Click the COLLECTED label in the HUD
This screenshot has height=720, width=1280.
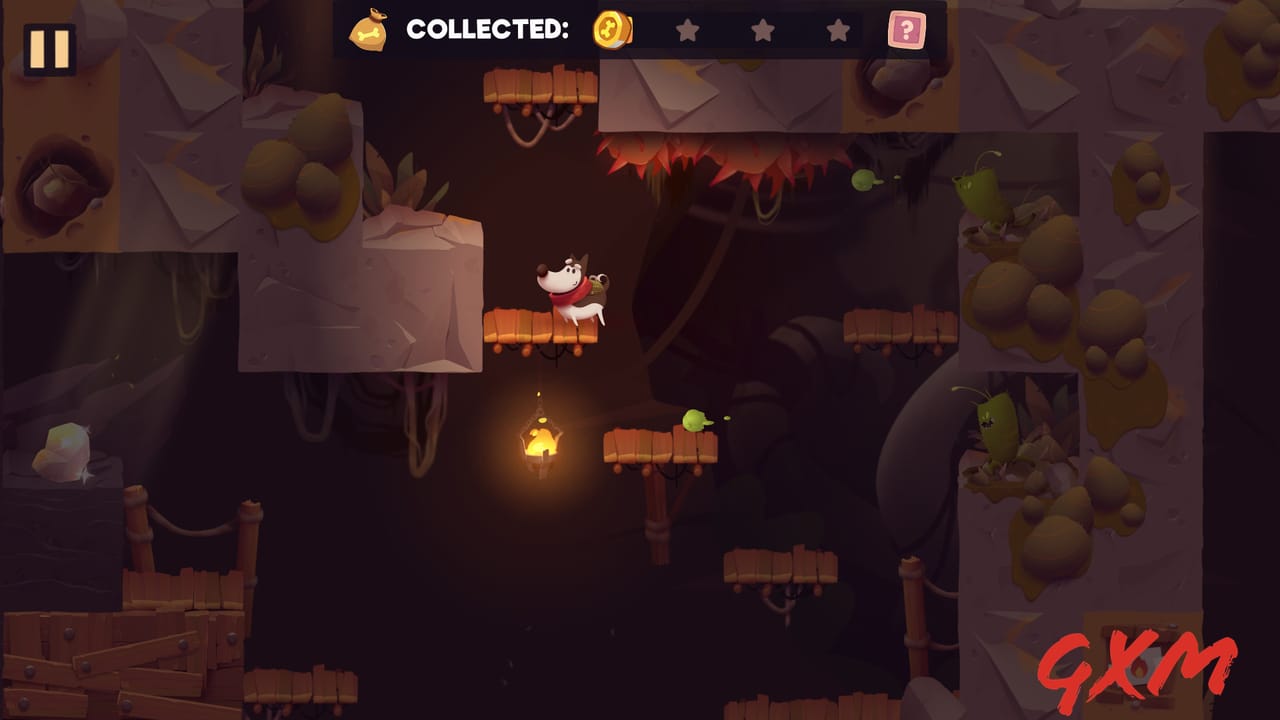pos(490,29)
